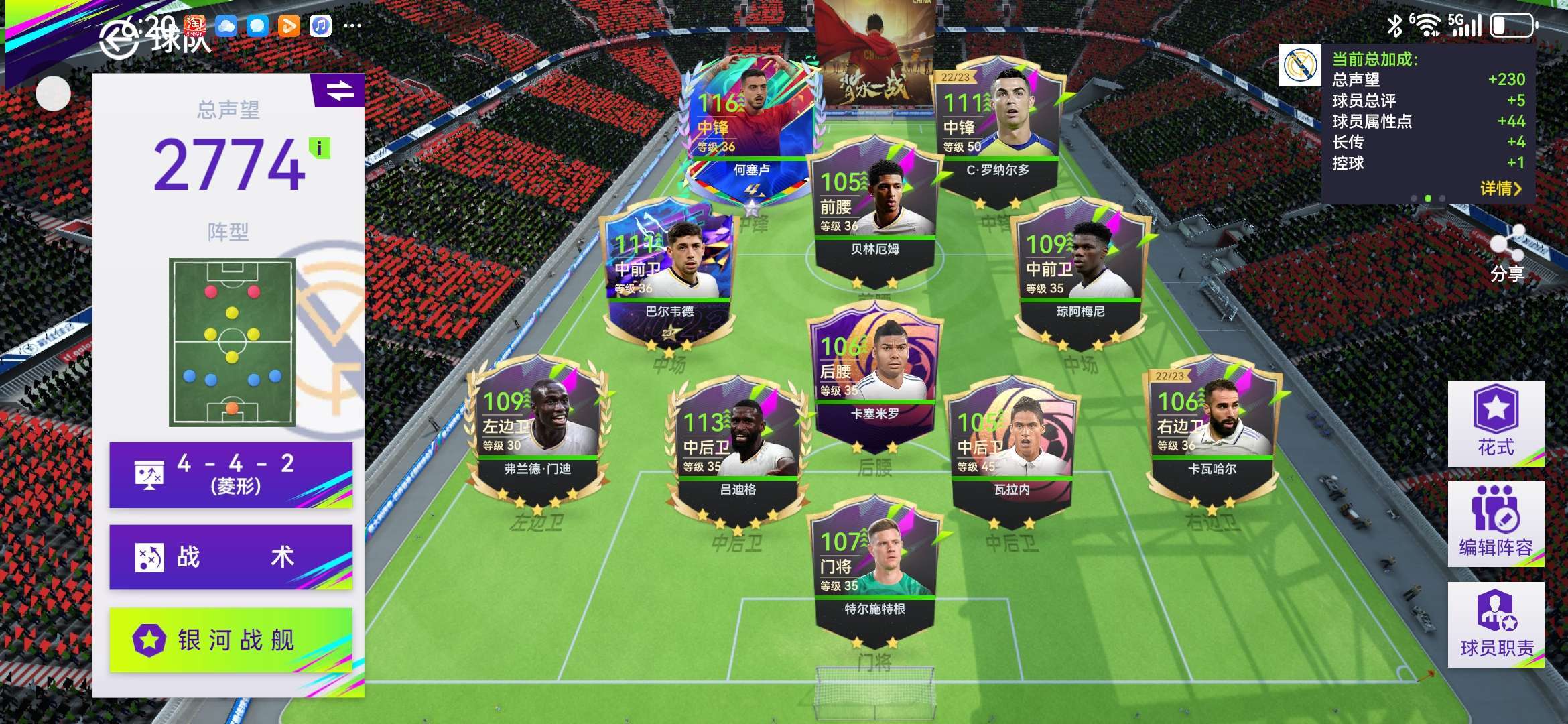Open the 4-4-2 diamond formation selector
Image resolution: width=1568 pixels, height=724 pixels.
pyautogui.click(x=231, y=475)
